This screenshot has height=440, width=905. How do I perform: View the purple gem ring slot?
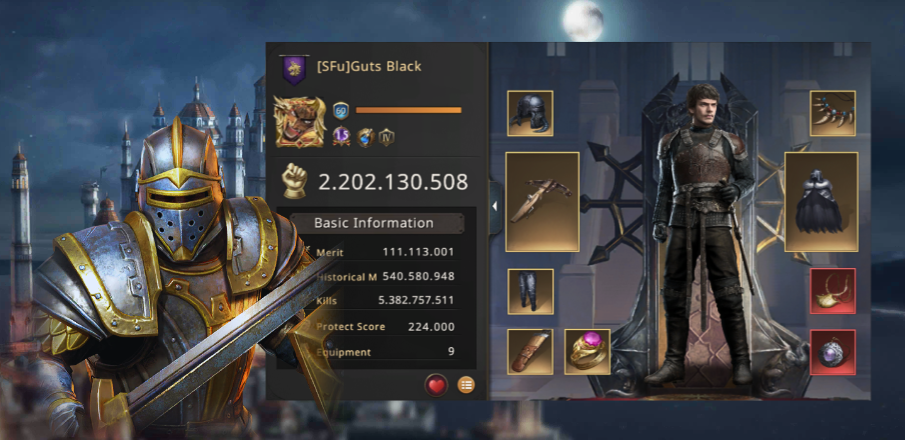click(587, 351)
